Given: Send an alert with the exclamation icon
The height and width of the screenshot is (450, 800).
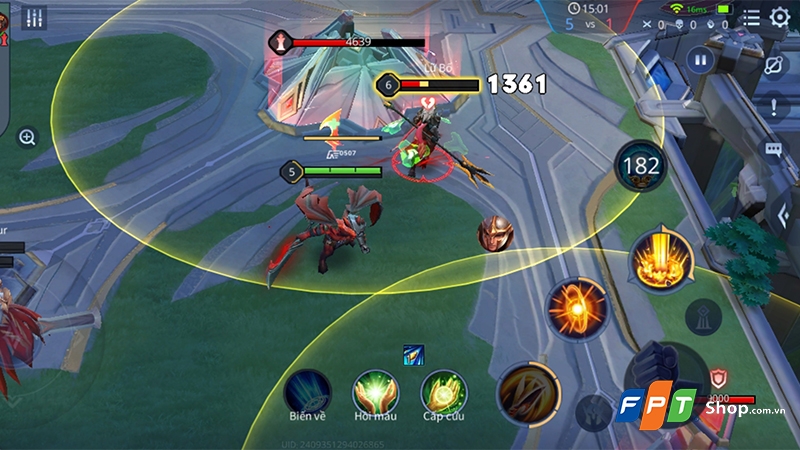Looking at the screenshot, I should pyautogui.click(x=774, y=108).
